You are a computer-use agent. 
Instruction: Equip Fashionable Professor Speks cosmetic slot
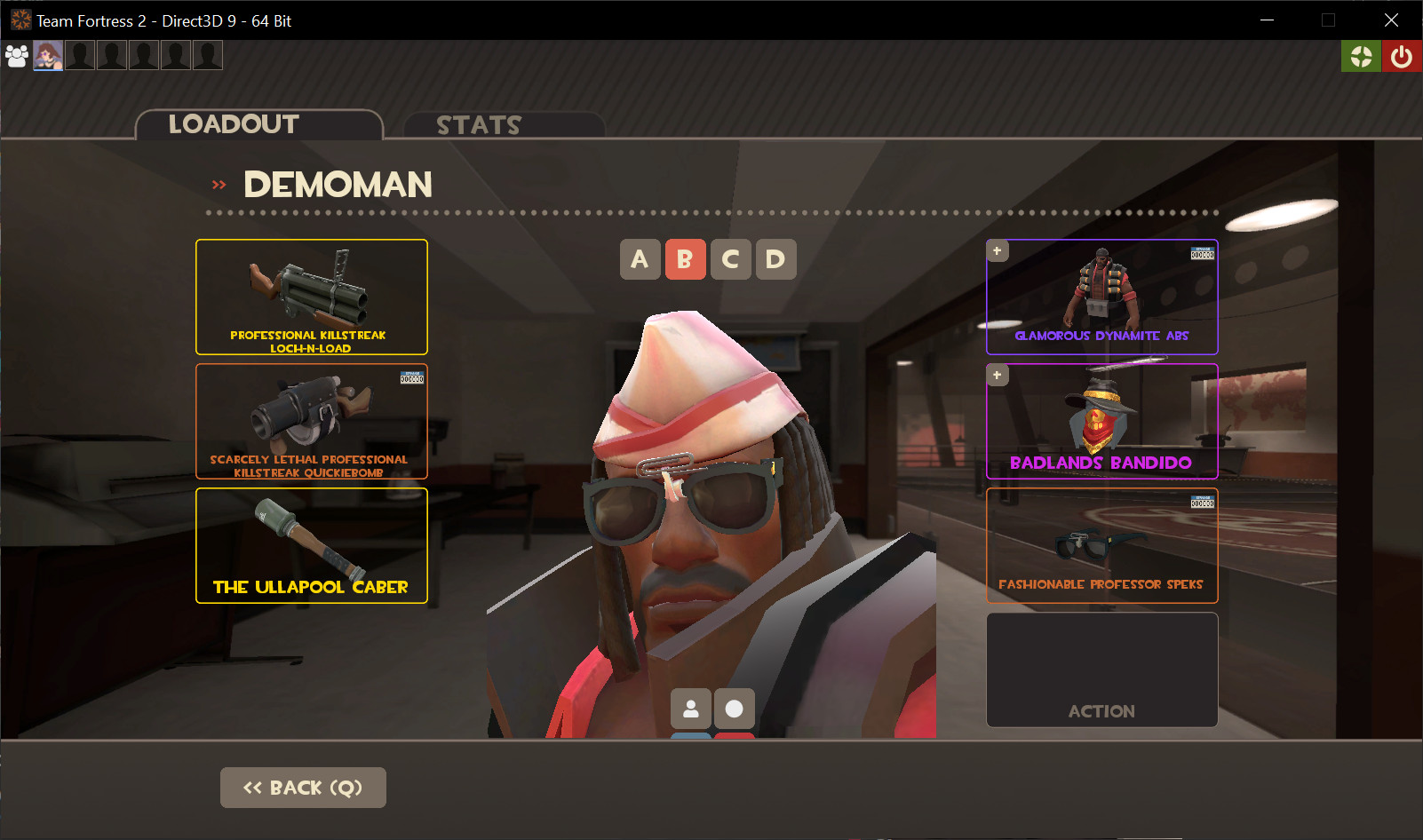(x=1101, y=545)
